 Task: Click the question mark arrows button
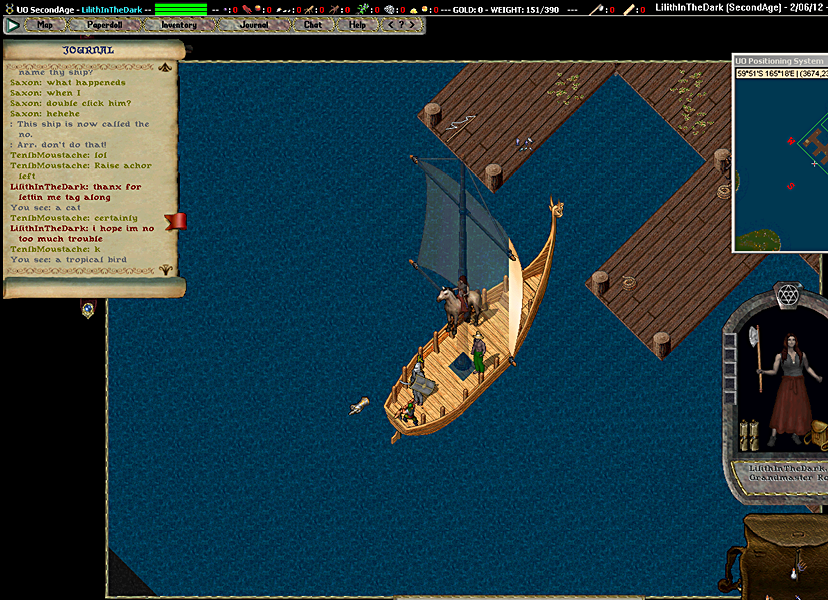[x=400, y=25]
